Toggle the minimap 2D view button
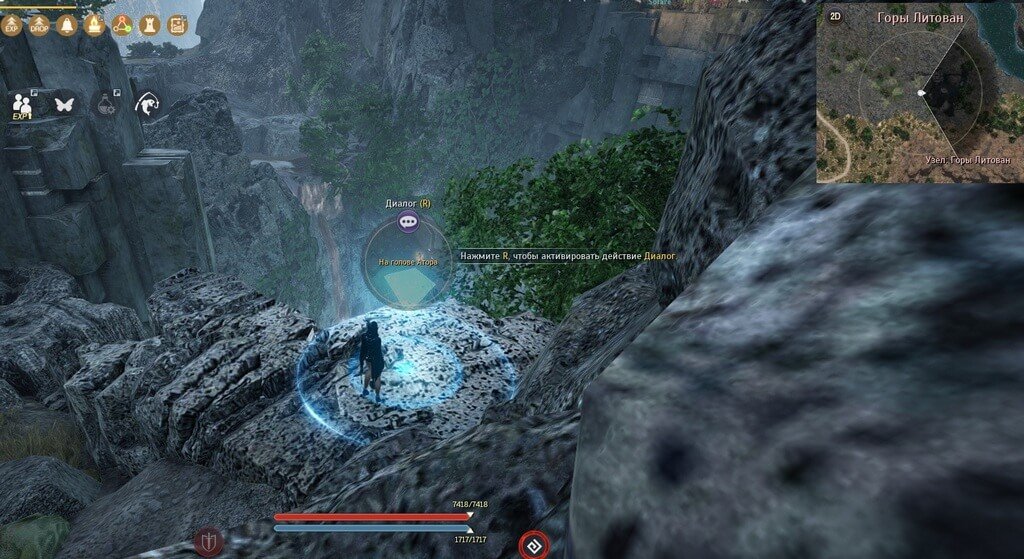 836,17
